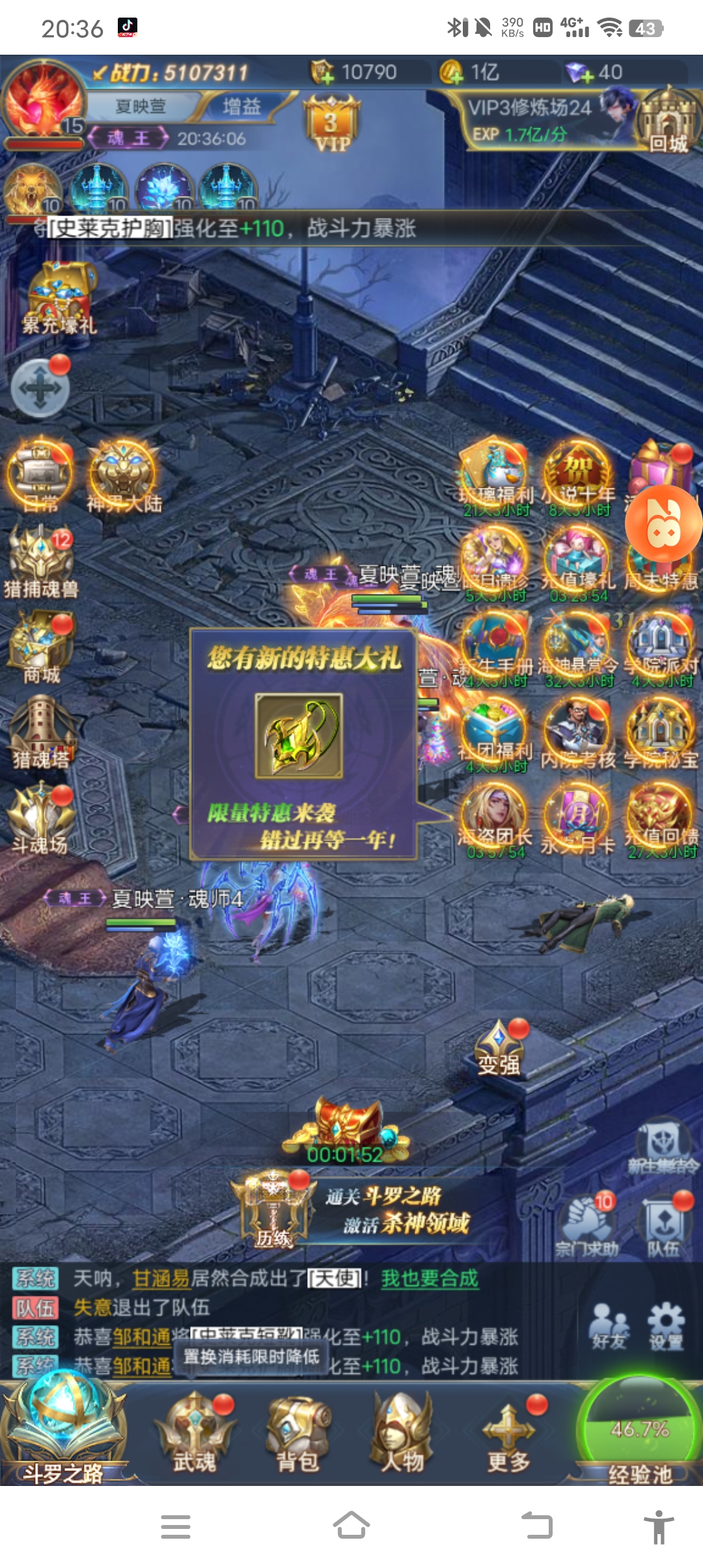
Task: Open the 设置 settings gear
Action: point(666,1326)
